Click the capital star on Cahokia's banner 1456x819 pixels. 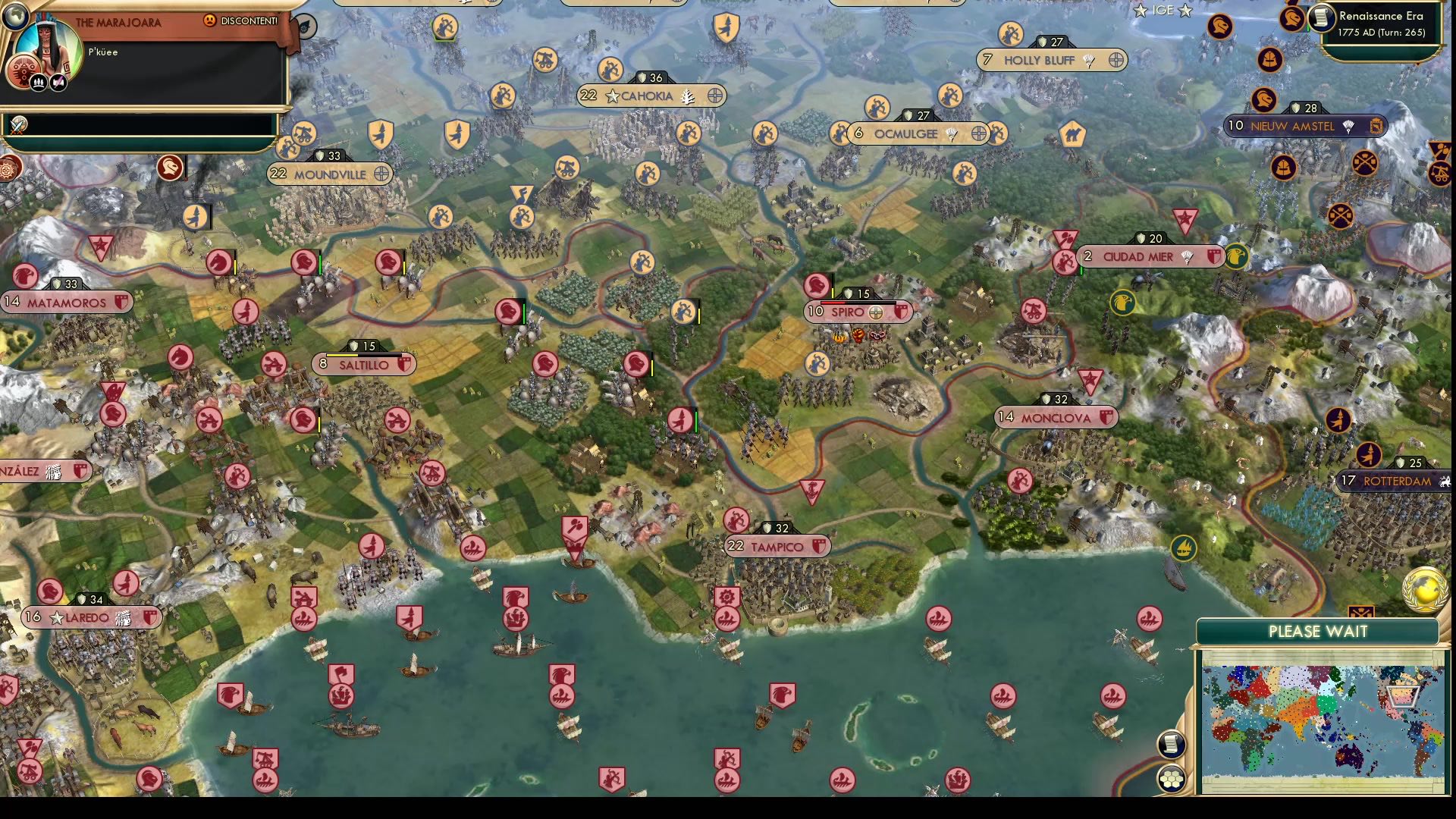click(613, 96)
